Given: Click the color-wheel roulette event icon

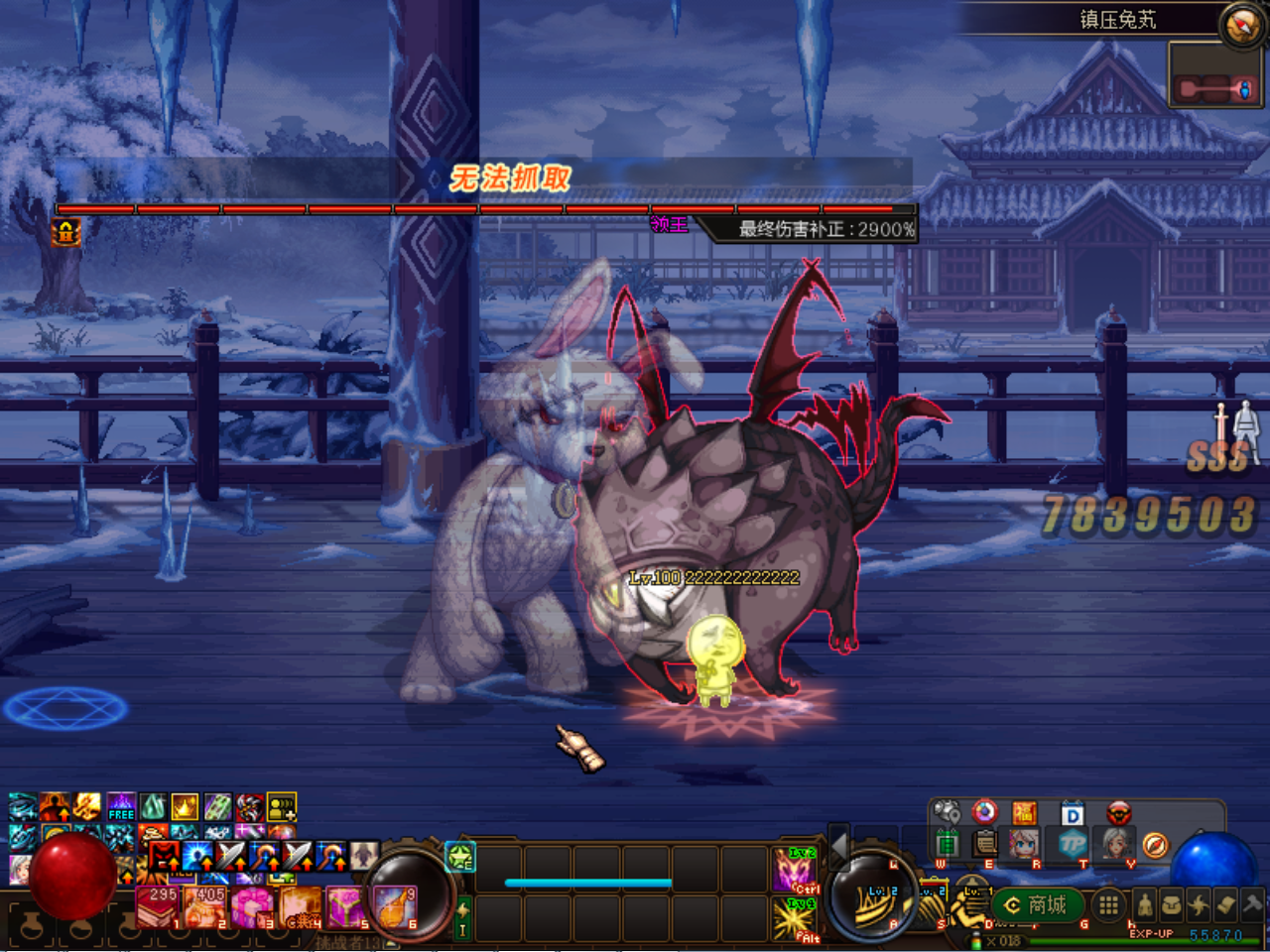Looking at the screenshot, I should tap(984, 813).
